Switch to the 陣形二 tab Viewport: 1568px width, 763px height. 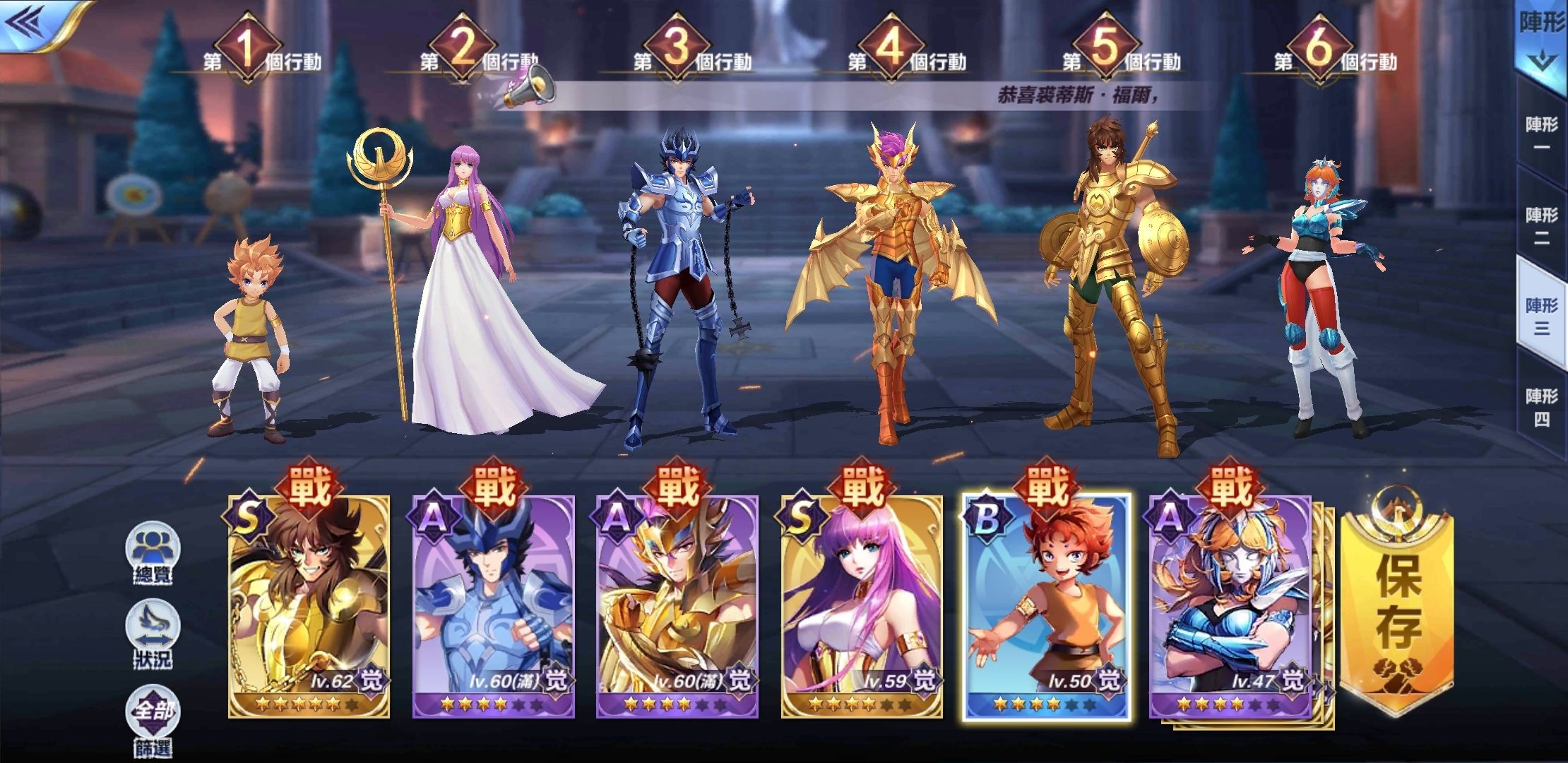pos(1542,225)
